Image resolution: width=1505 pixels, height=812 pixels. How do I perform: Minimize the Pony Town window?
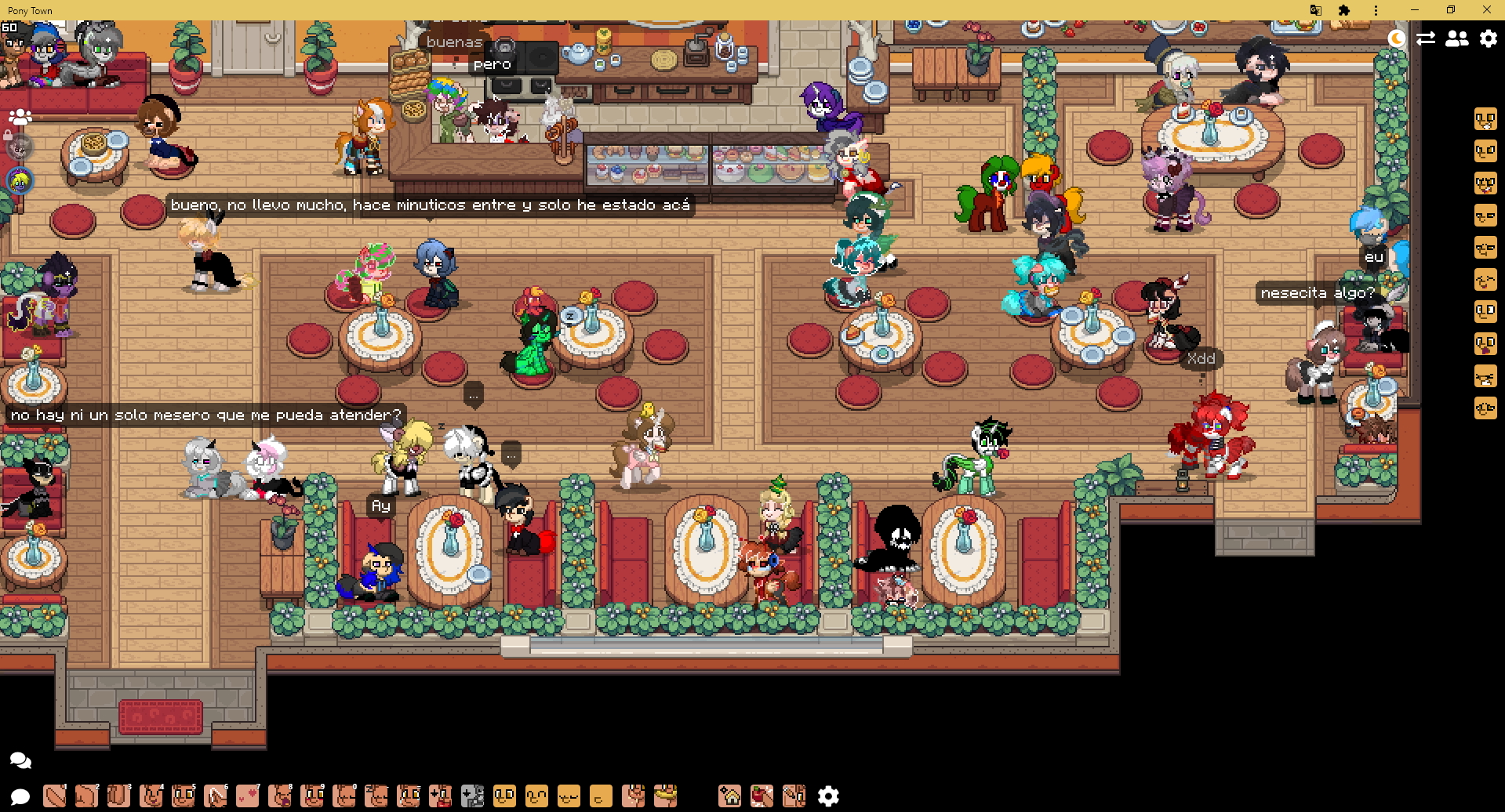1415,10
